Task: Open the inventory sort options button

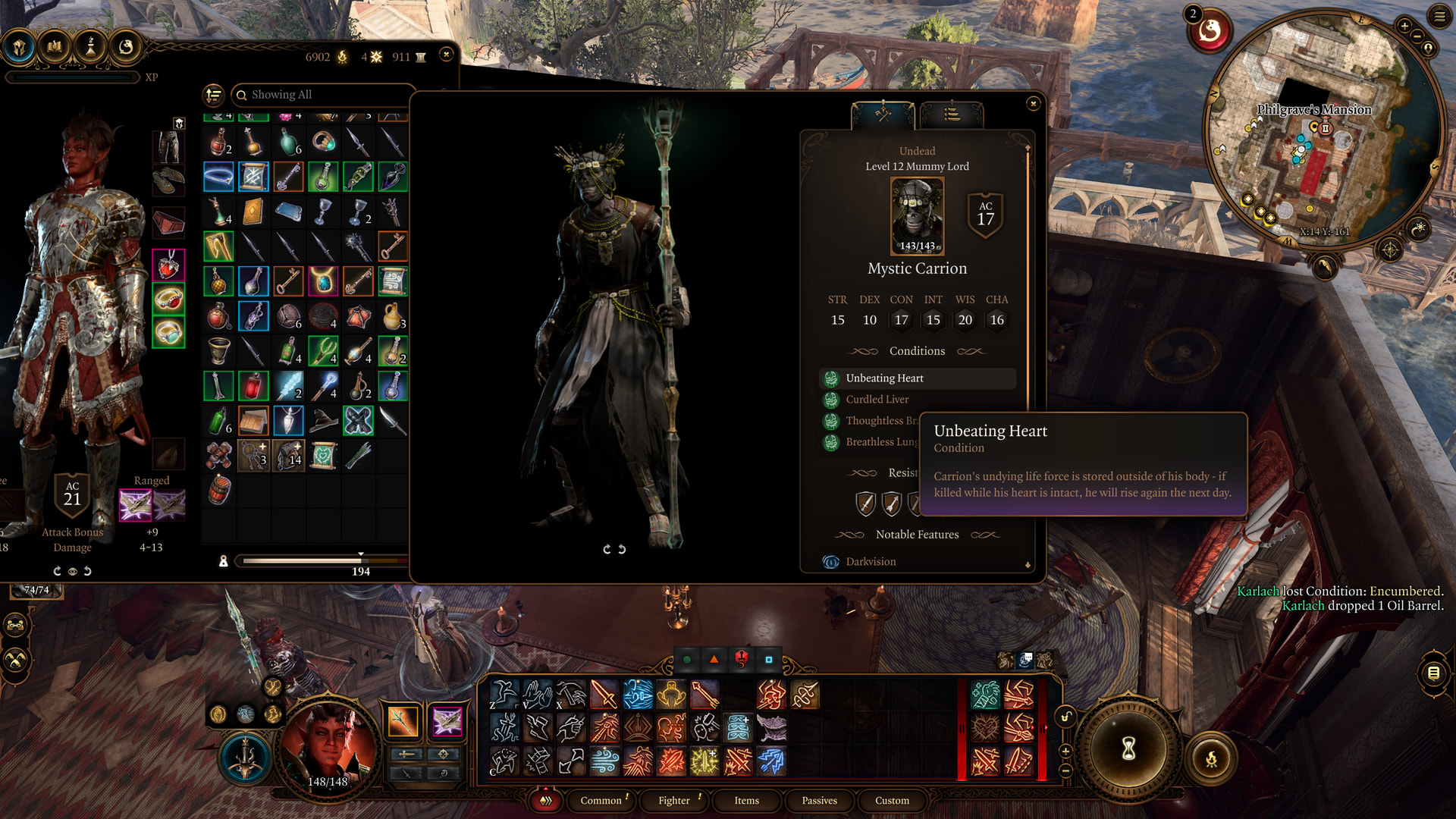Action: click(x=214, y=95)
